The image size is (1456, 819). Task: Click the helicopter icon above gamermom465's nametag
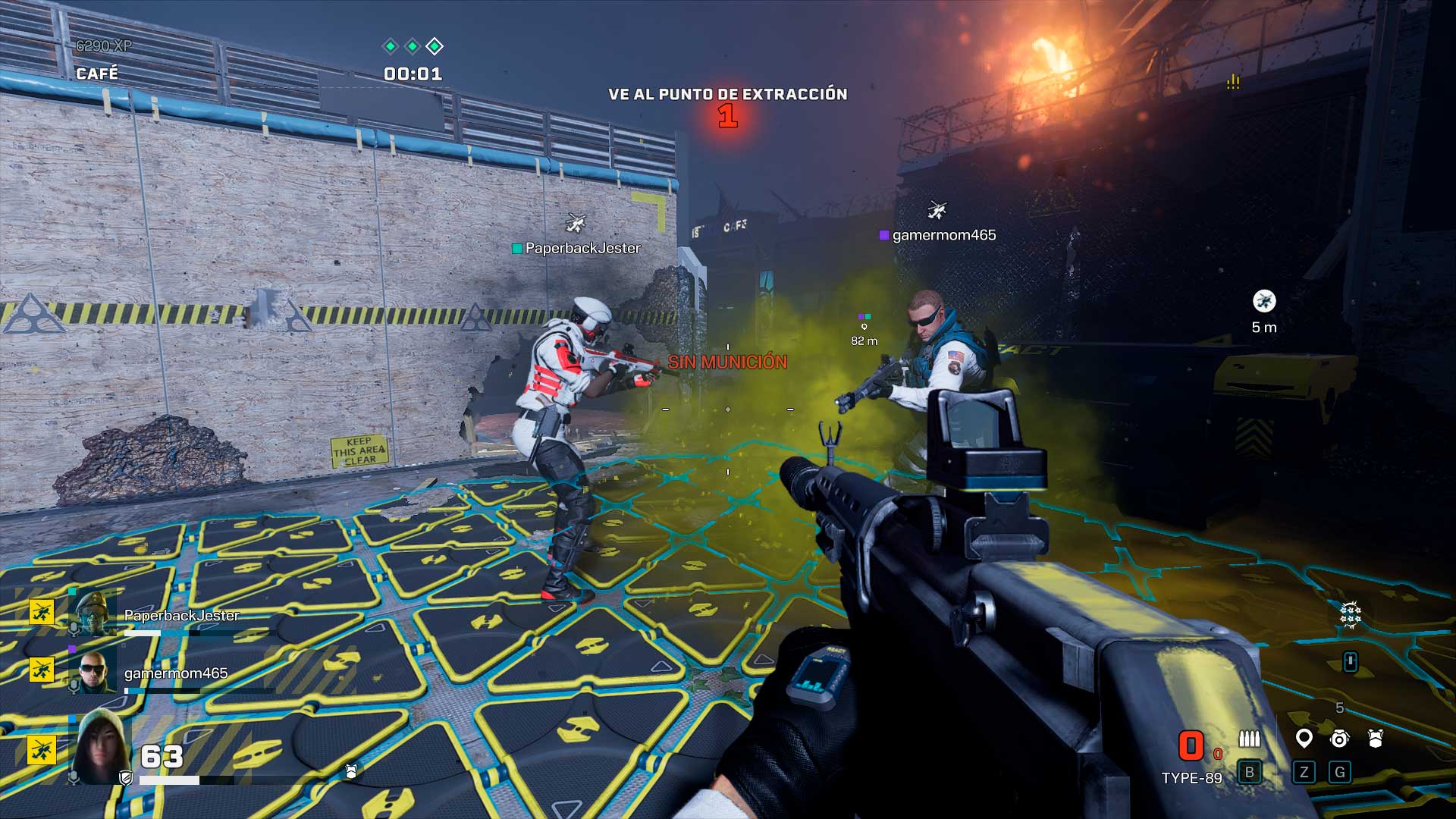point(937,210)
